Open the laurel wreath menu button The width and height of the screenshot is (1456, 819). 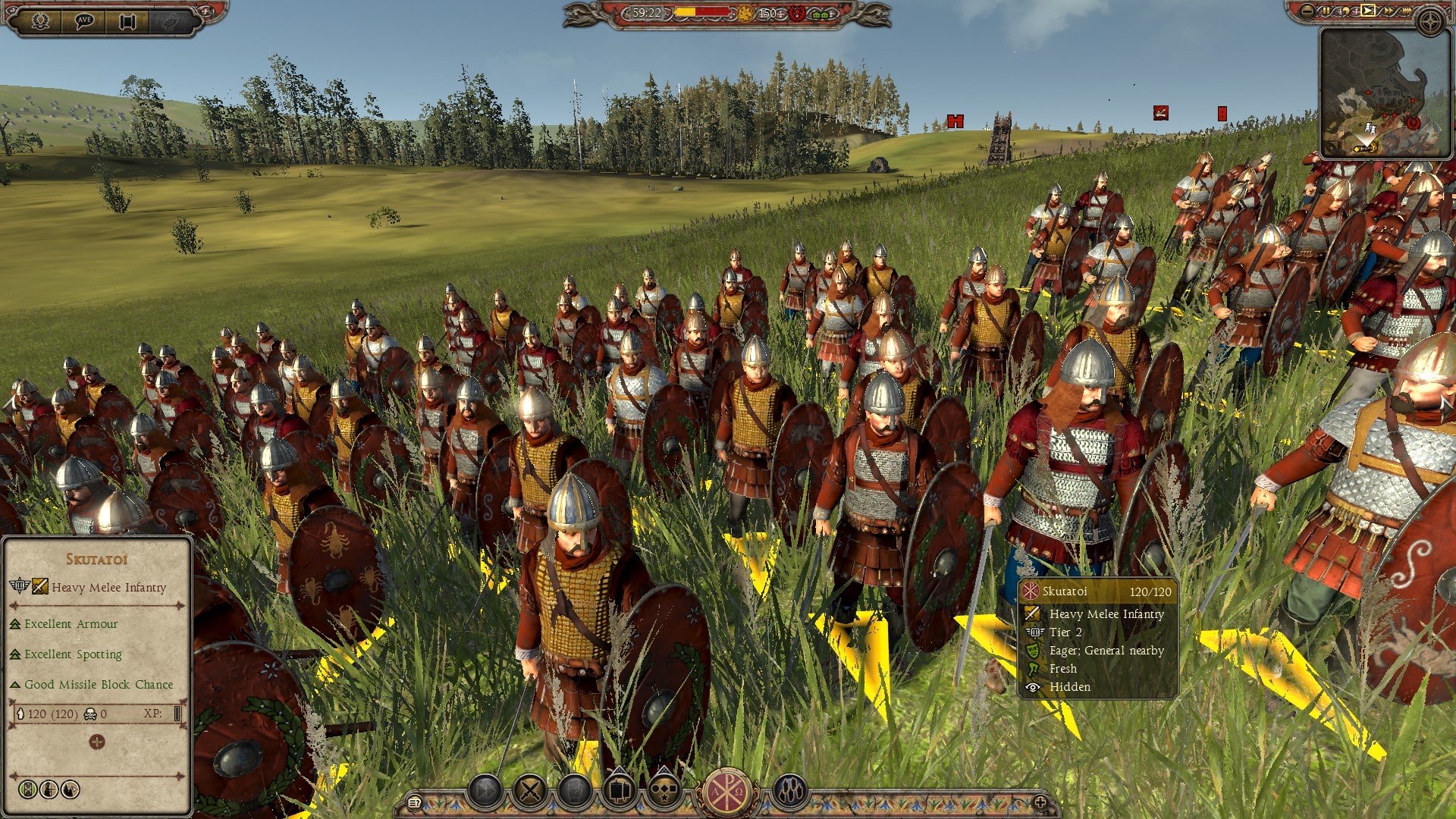(x=40, y=20)
